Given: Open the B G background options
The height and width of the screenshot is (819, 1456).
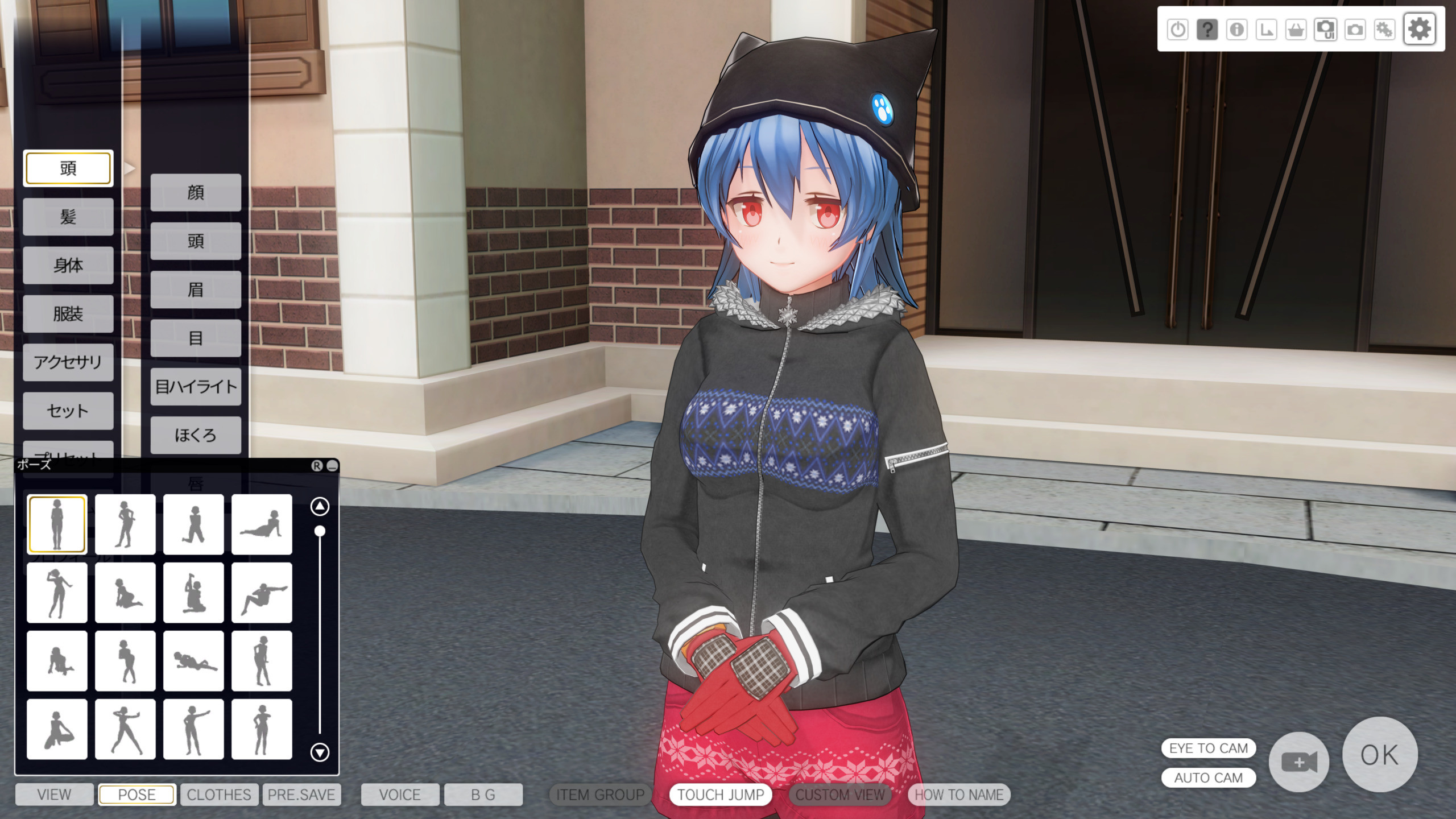Looking at the screenshot, I should click(483, 795).
